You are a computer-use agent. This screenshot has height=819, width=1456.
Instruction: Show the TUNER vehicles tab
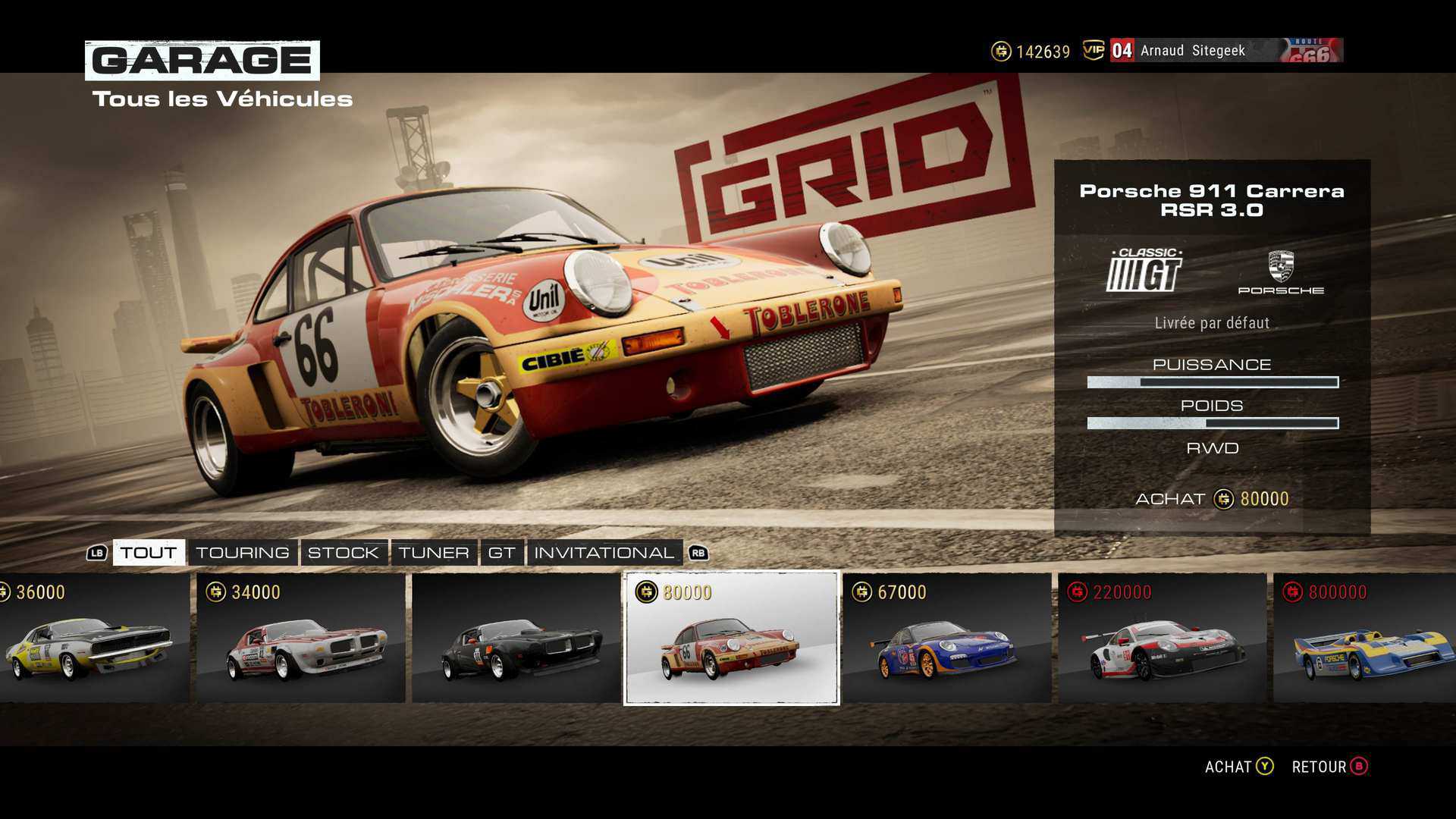tap(434, 553)
